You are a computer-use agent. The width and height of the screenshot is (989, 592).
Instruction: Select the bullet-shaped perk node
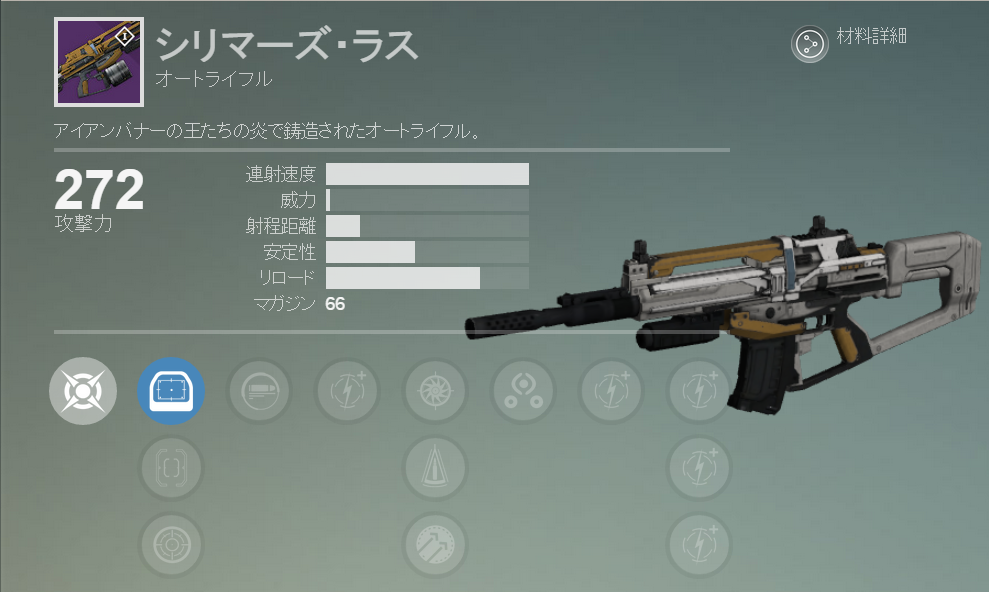[260, 390]
